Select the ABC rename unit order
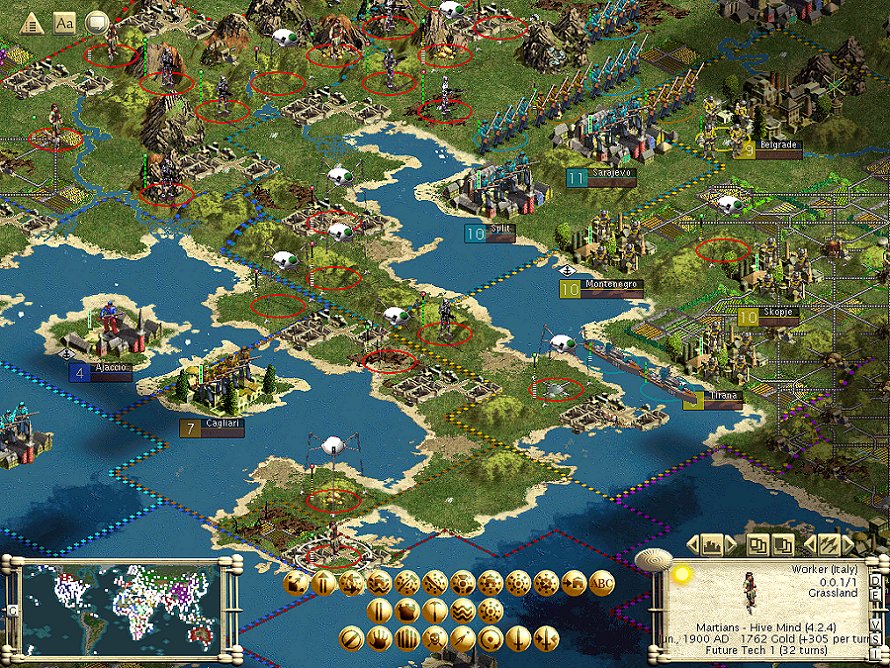The width and height of the screenshot is (890, 668). coord(602,584)
